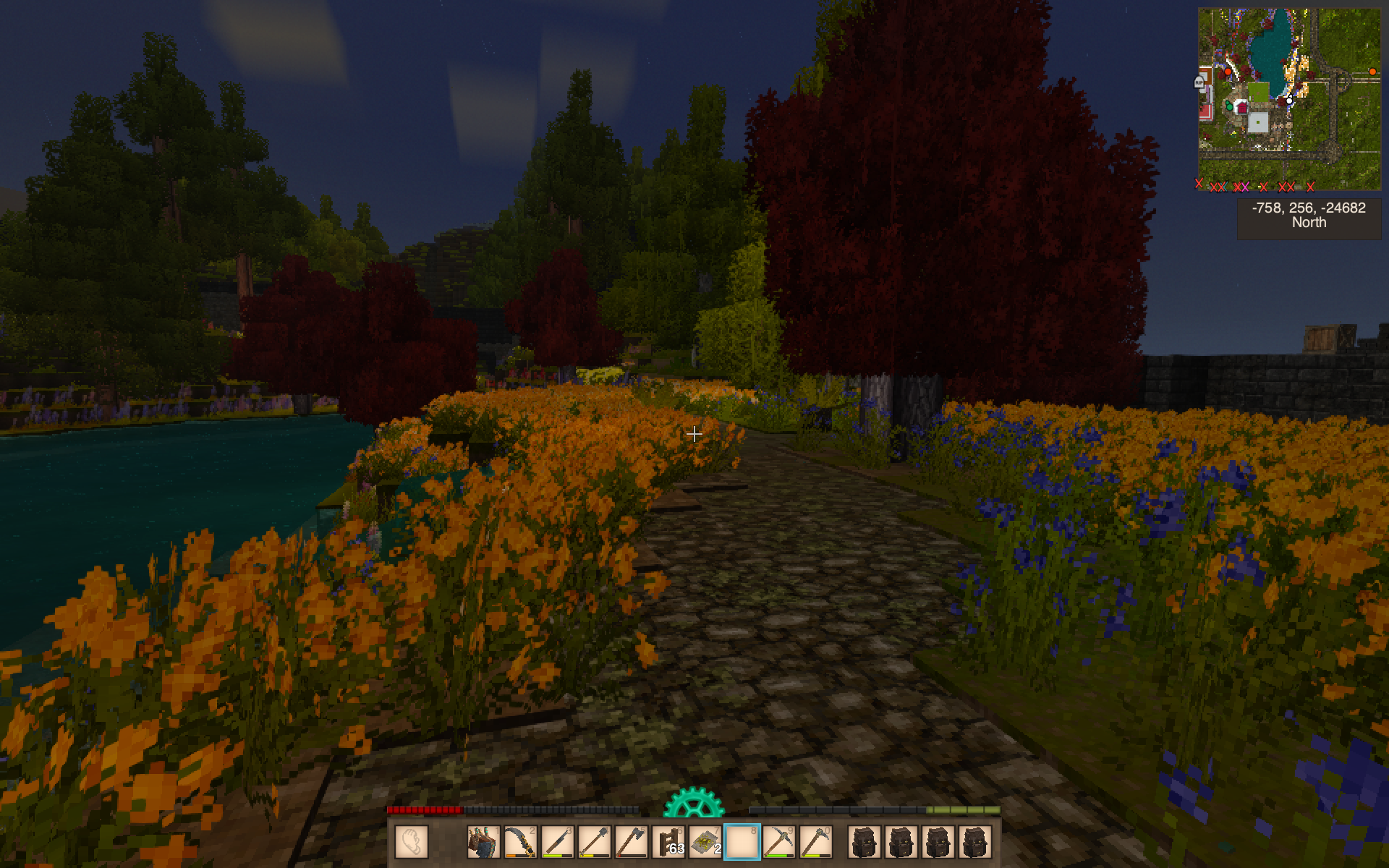This screenshot has height=868, width=1389.
Task: Choose the shovel in the hotbar
Action: tap(594, 843)
